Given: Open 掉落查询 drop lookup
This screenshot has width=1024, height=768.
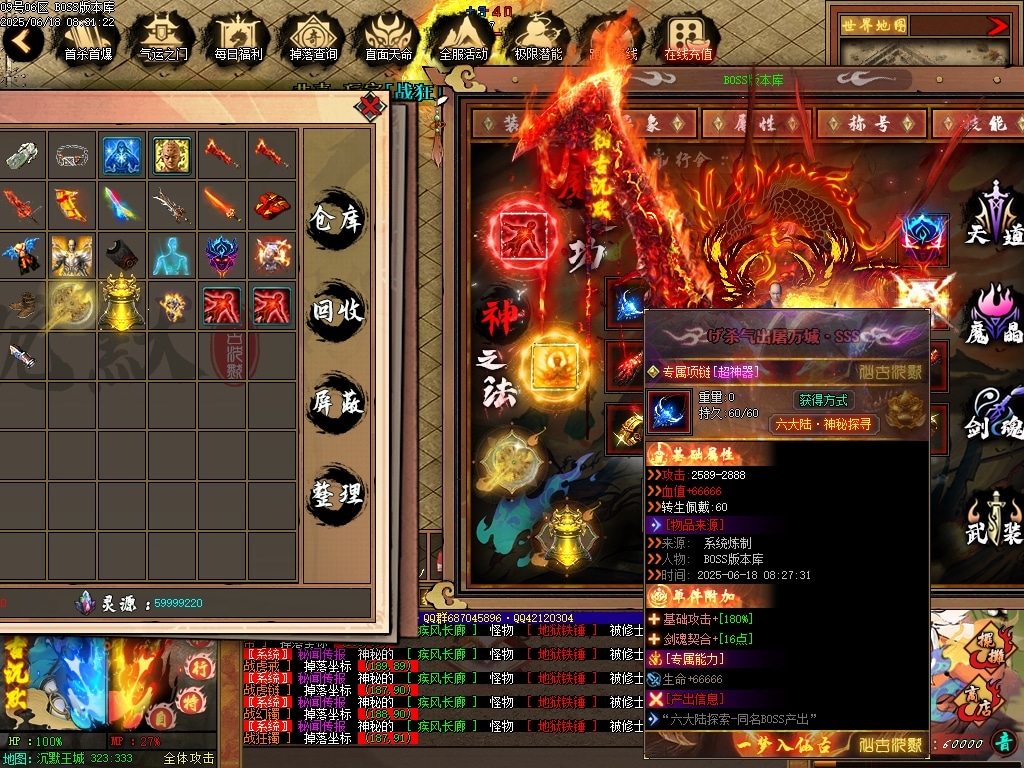Looking at the screenshot, I should [313, 37].
